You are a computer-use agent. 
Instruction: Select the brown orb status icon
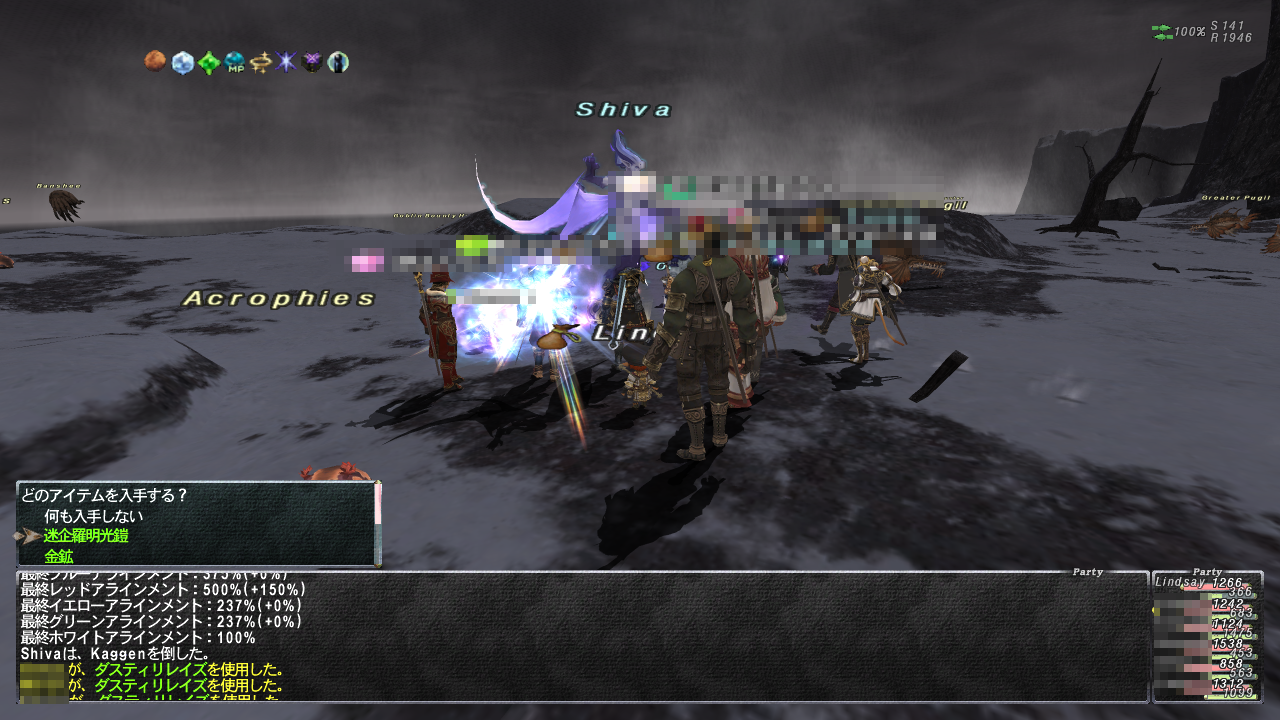tap(155, 63)
